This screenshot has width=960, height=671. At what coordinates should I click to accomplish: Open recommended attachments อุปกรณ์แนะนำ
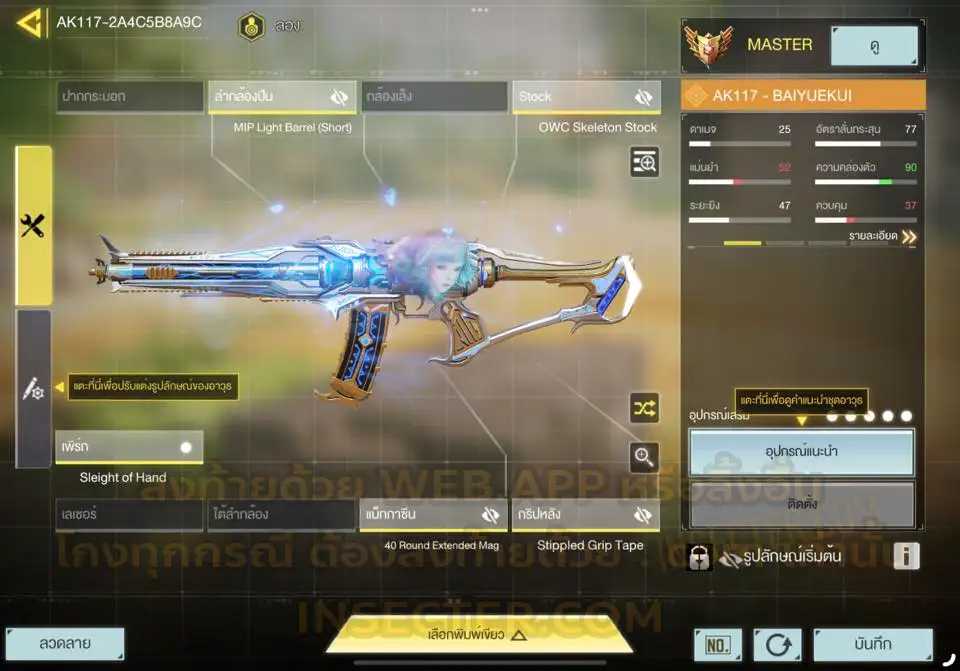(801, 452)
